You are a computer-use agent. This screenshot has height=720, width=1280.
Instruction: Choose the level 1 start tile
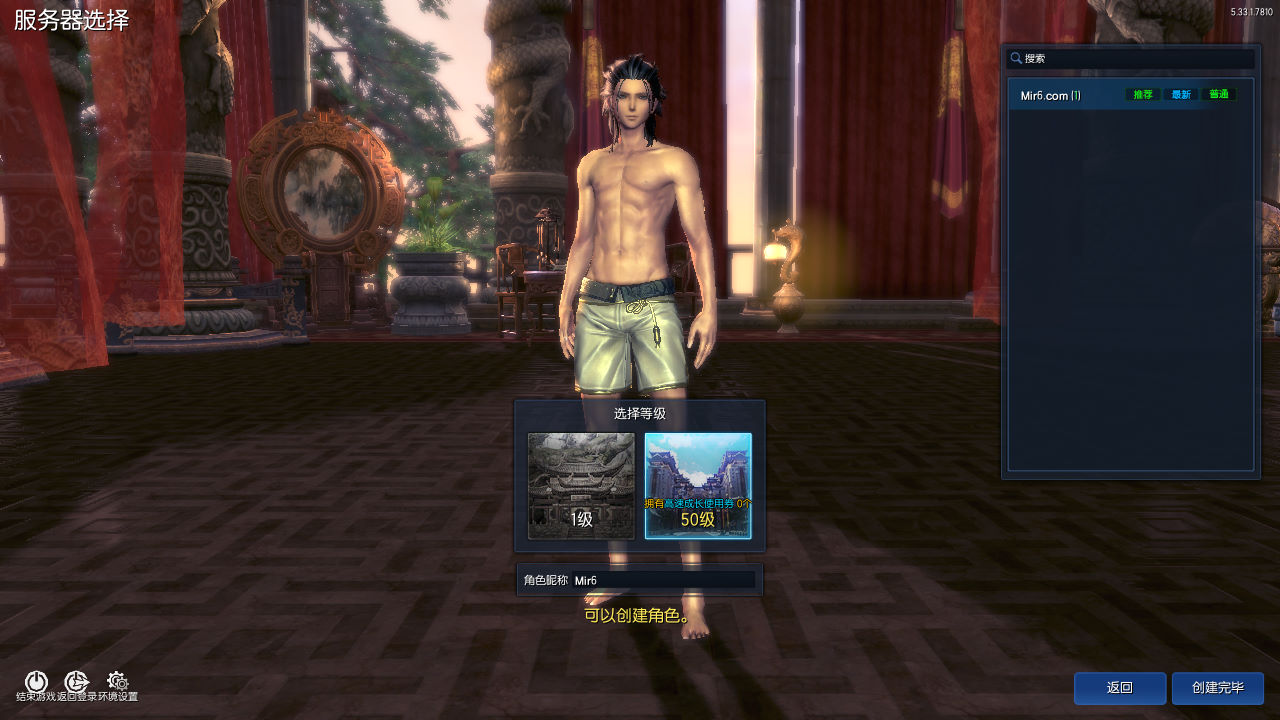(x=581, y=485)
